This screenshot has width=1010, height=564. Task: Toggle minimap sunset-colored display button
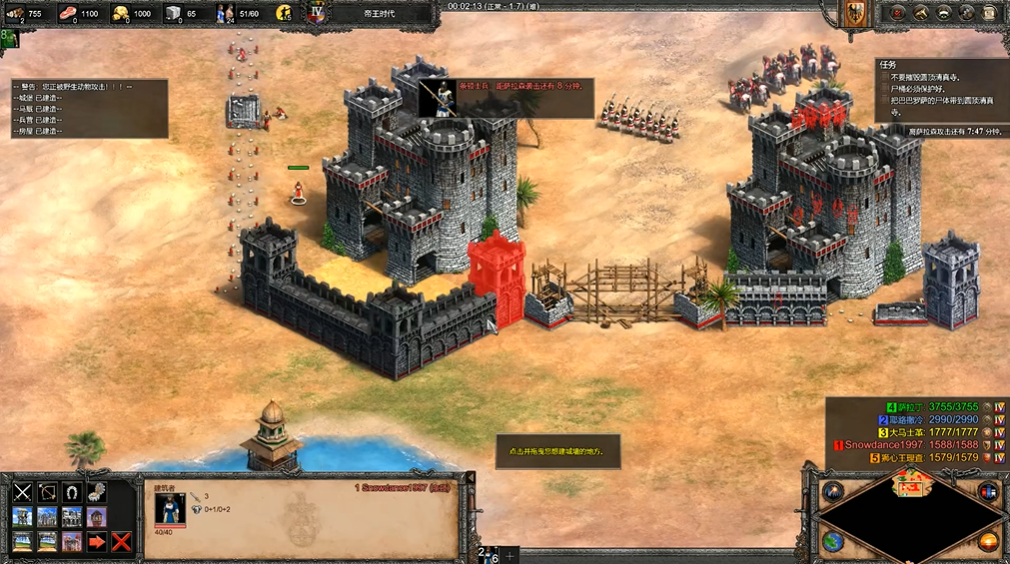988,541
